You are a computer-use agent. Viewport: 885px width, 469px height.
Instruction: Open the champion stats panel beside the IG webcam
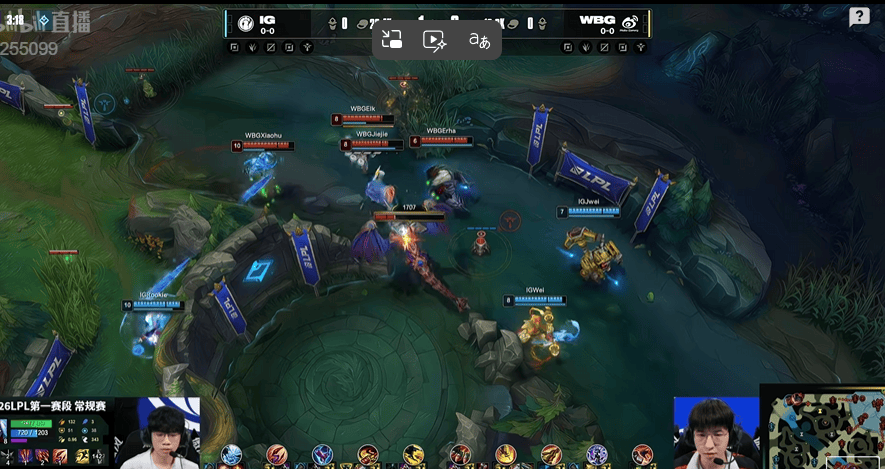pos(56,441)
